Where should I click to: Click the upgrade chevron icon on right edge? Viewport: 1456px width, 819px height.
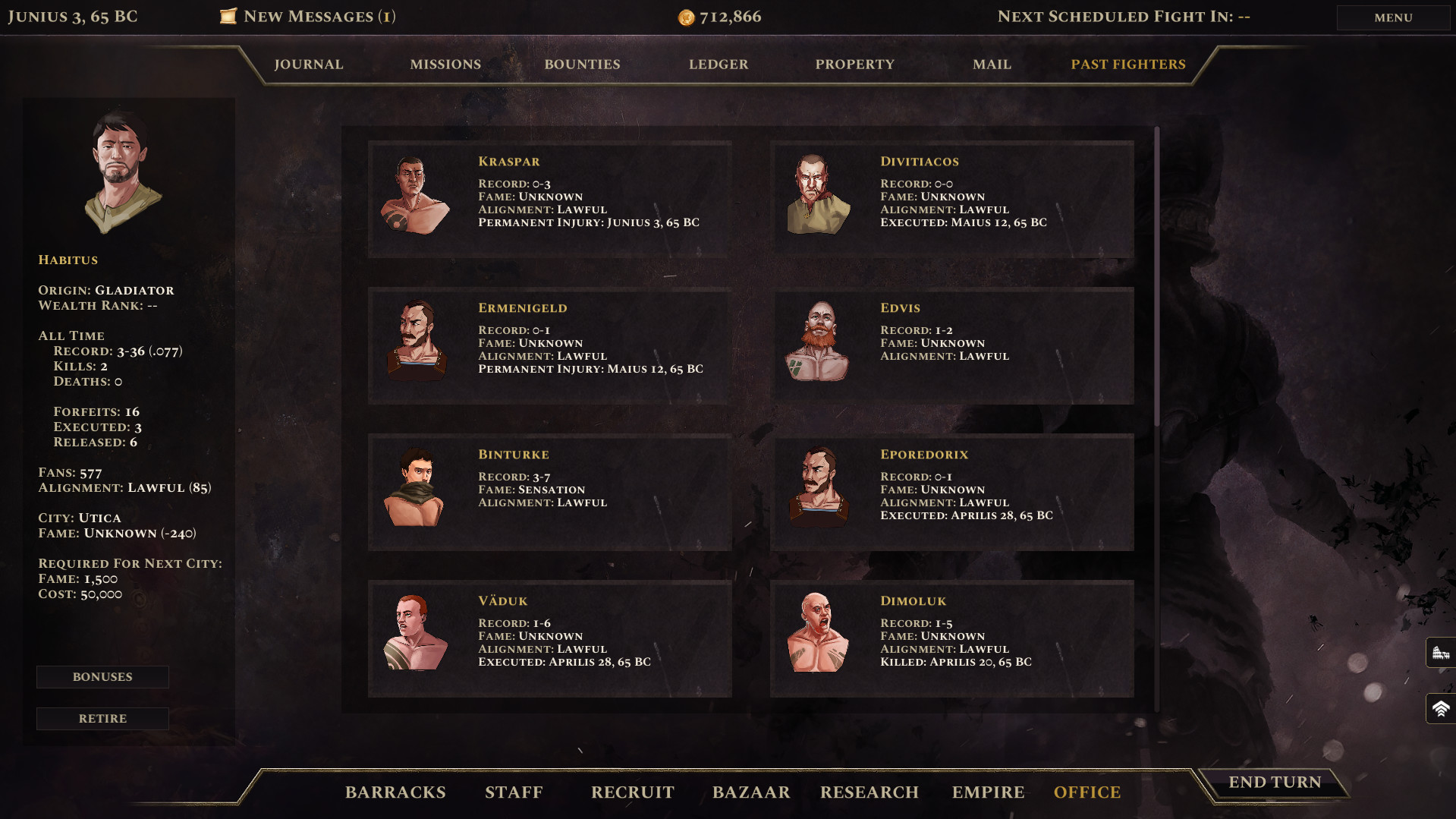(1441, 708)
